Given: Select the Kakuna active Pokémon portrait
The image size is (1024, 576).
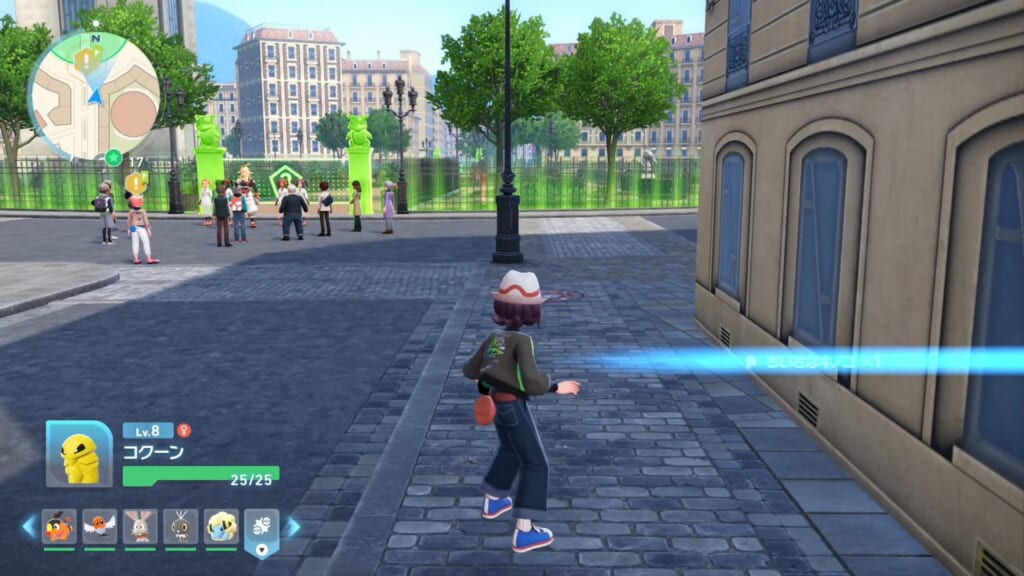Looking at the screenshot, I should click(x=79, y=454).
